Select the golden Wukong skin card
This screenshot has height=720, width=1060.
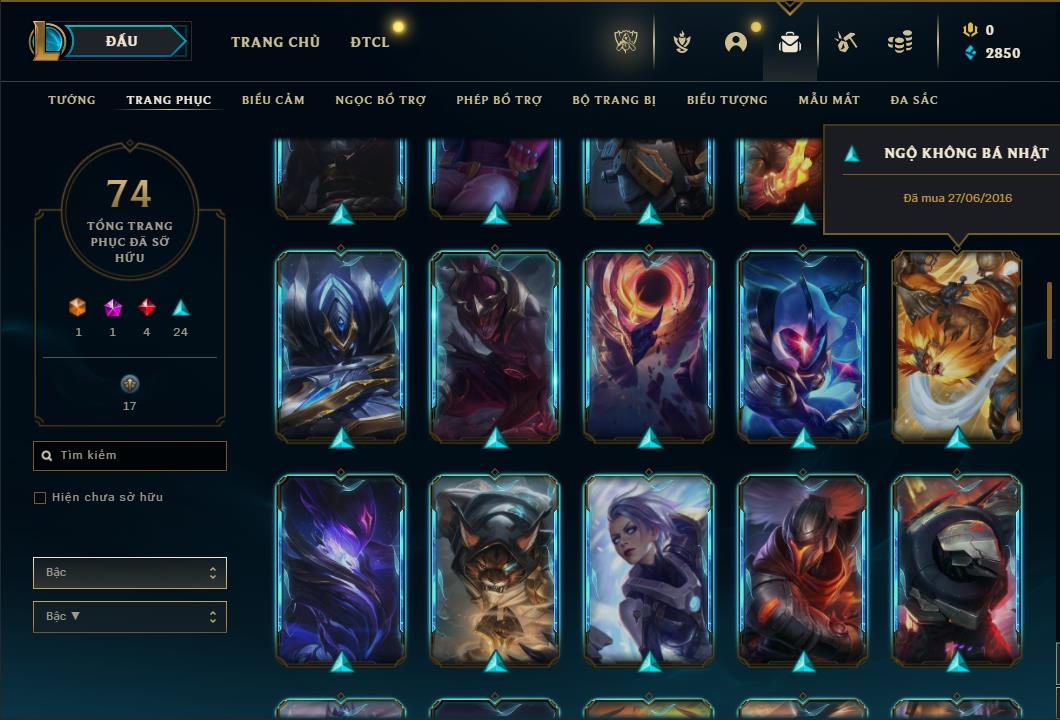click(957, 345)
